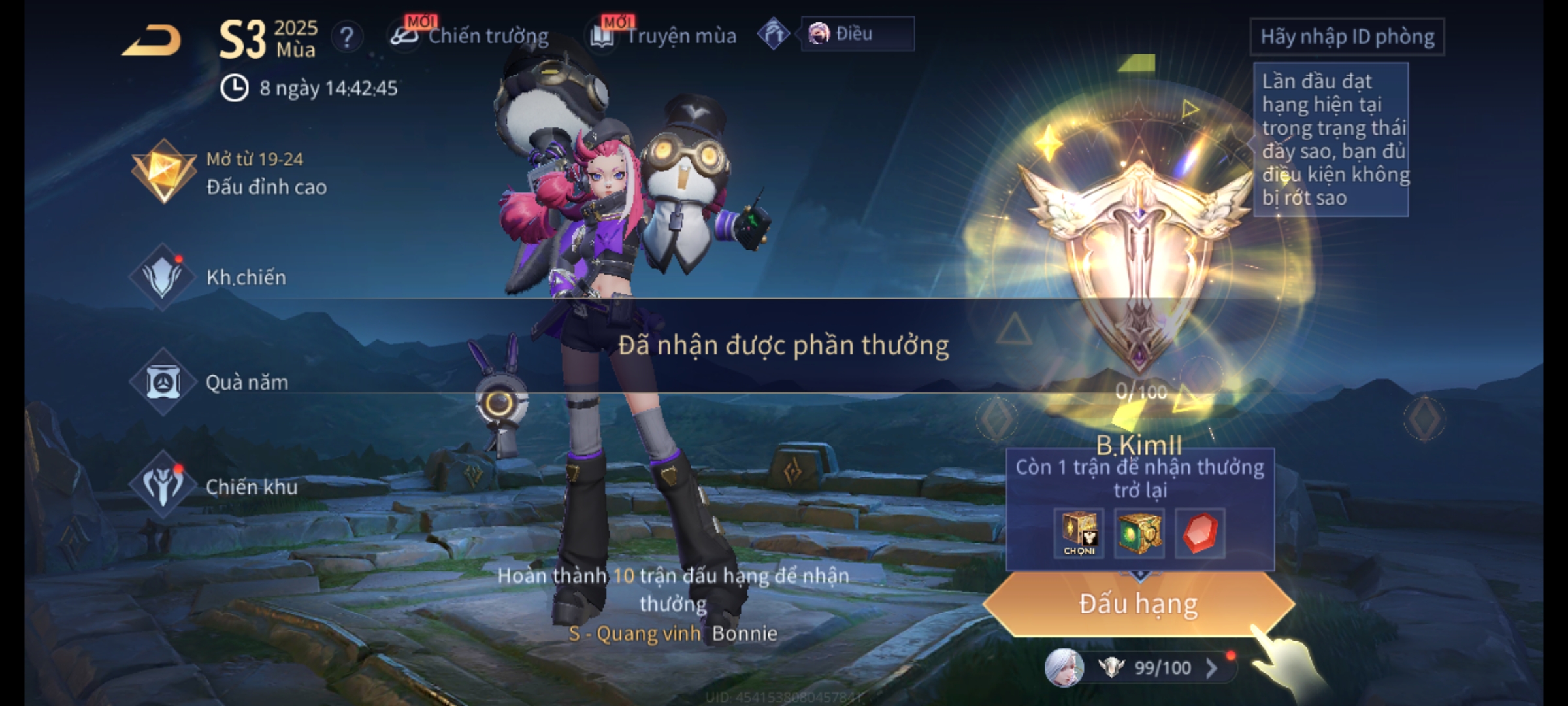
Task: Enter a room ID in the input field
Action: point(1347,37)
